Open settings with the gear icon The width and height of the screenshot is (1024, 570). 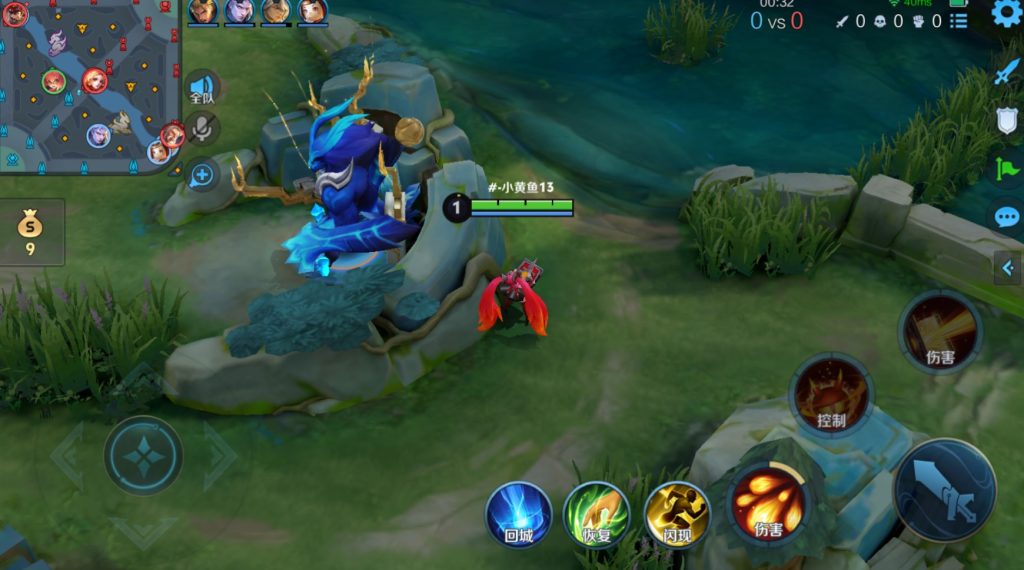1006,14
